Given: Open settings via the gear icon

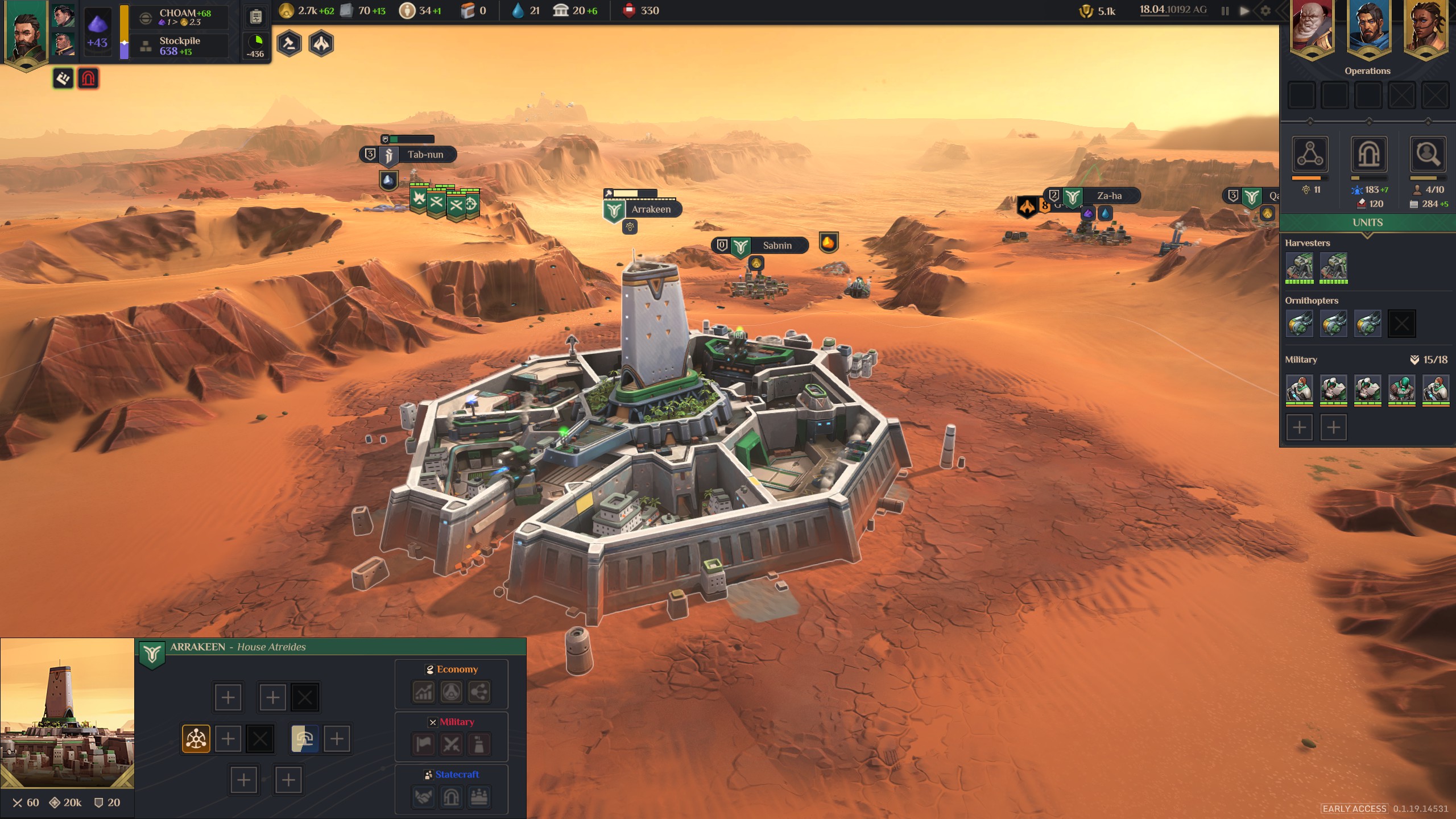Looking at the screenshot, I should (x=1265, y=11).
